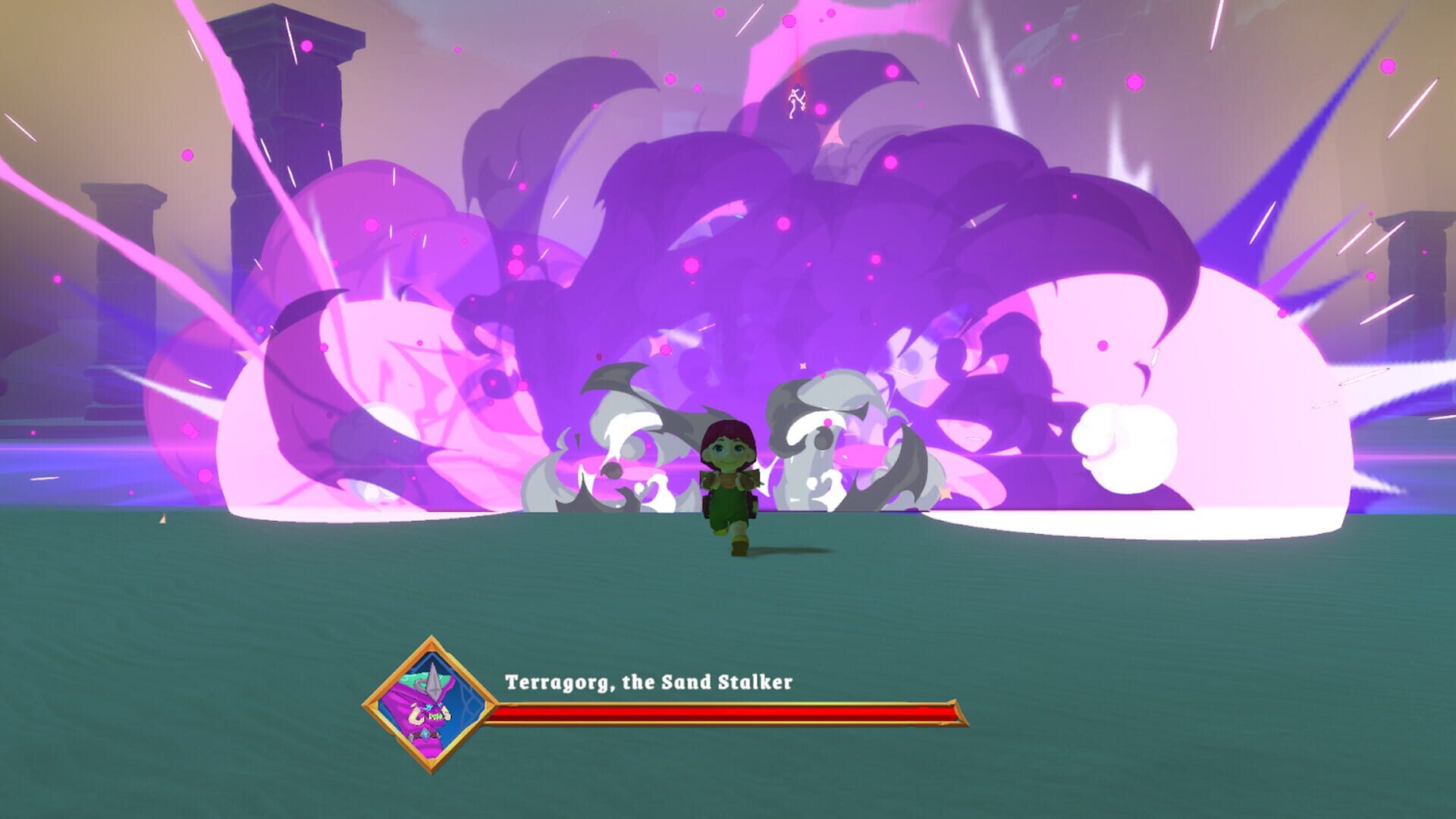Viewport: 1456px width, 819px height.
Task: Select the Terragorg, the Sand Stalker name text
Action: tap(648, 682)
